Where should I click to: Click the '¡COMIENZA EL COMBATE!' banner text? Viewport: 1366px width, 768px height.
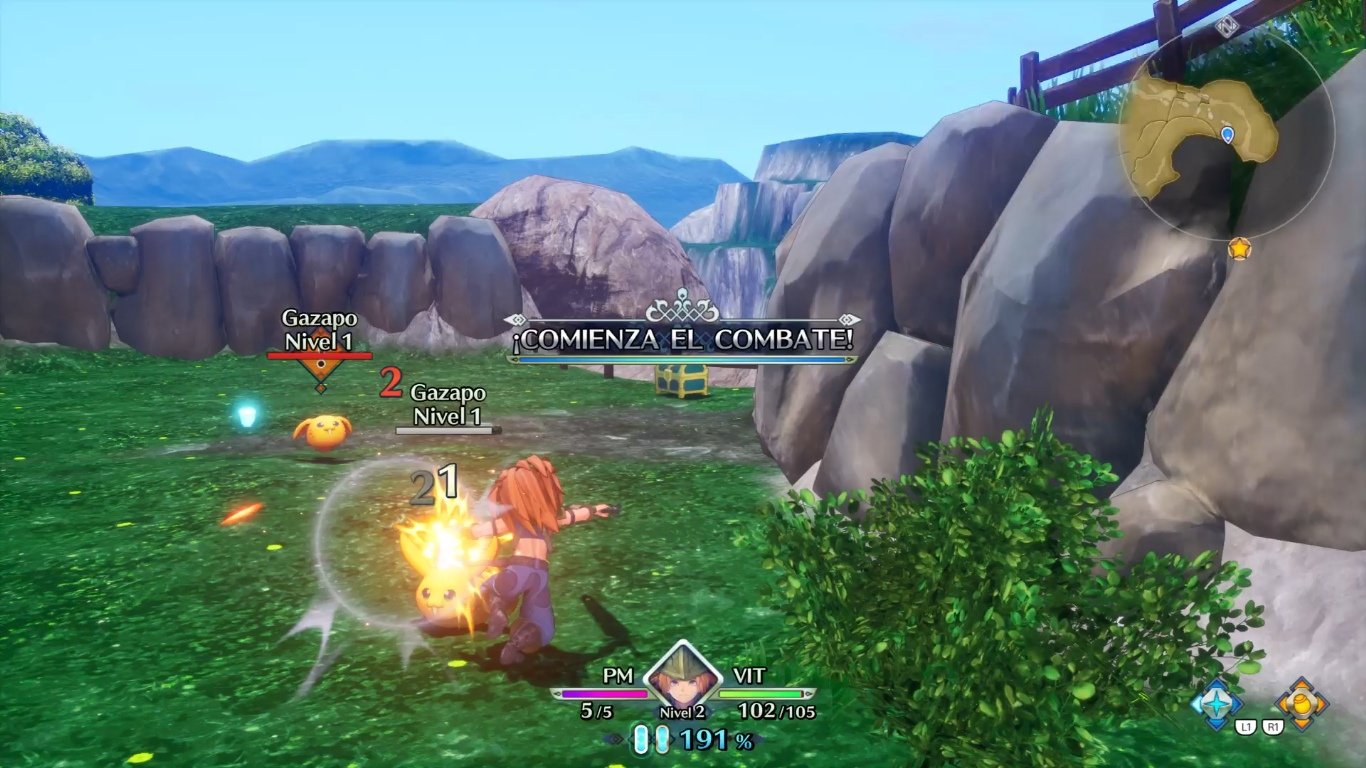(682, 341)
